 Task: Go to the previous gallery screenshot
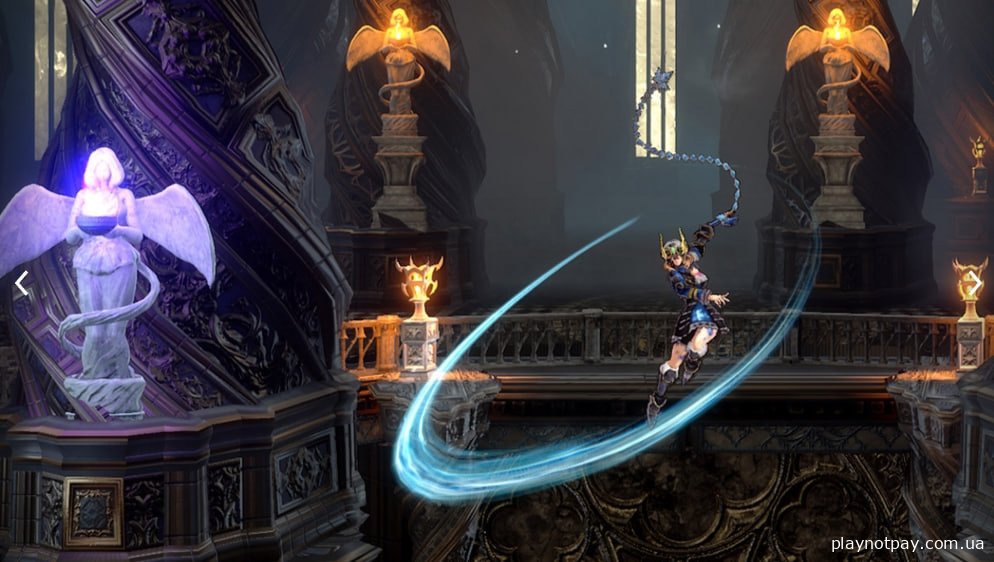21,283
